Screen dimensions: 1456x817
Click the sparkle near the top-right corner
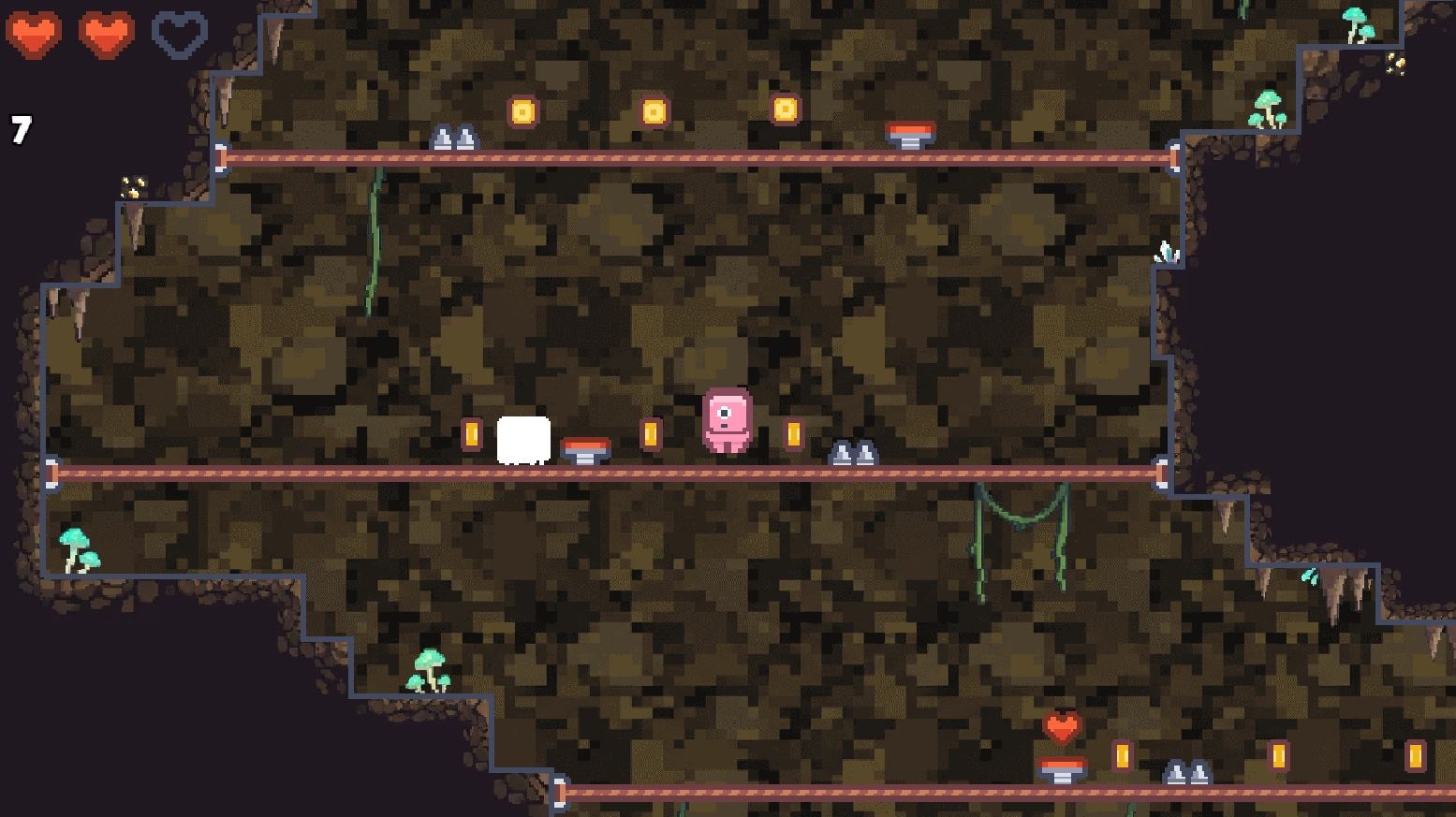click(x=1395, y=64)
